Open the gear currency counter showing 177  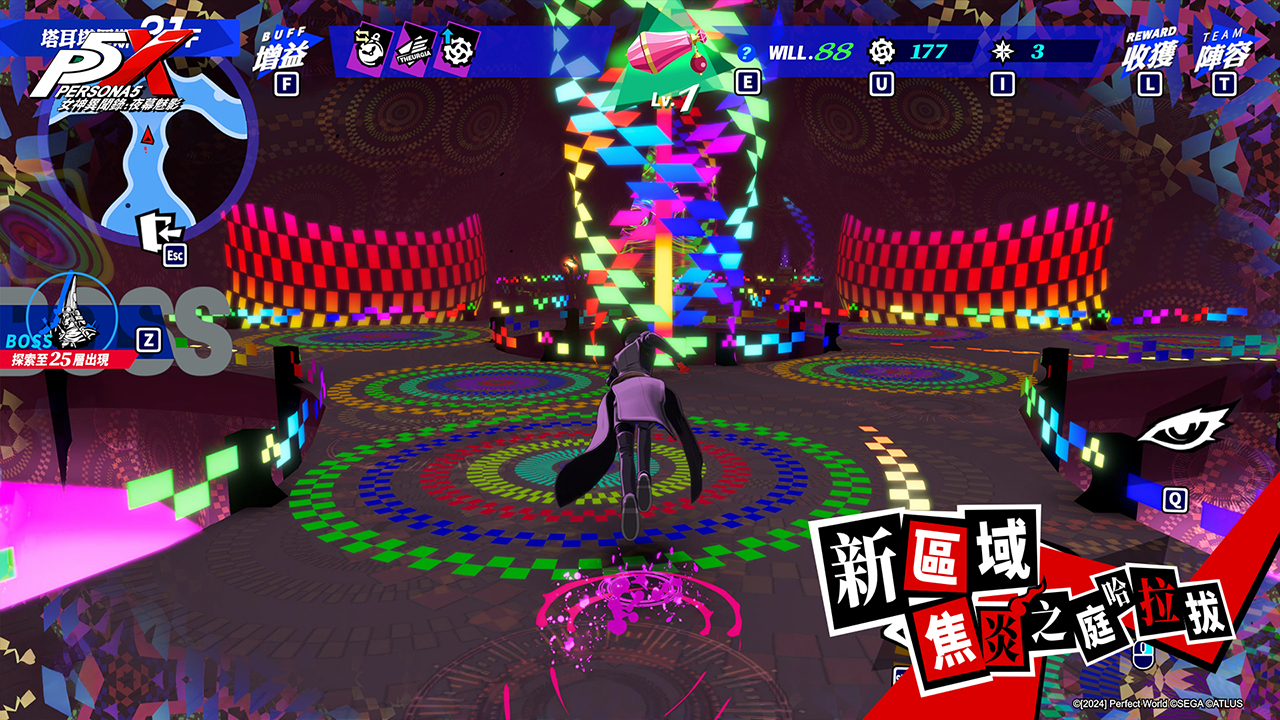pyautogui.click(x=912, y=51)
